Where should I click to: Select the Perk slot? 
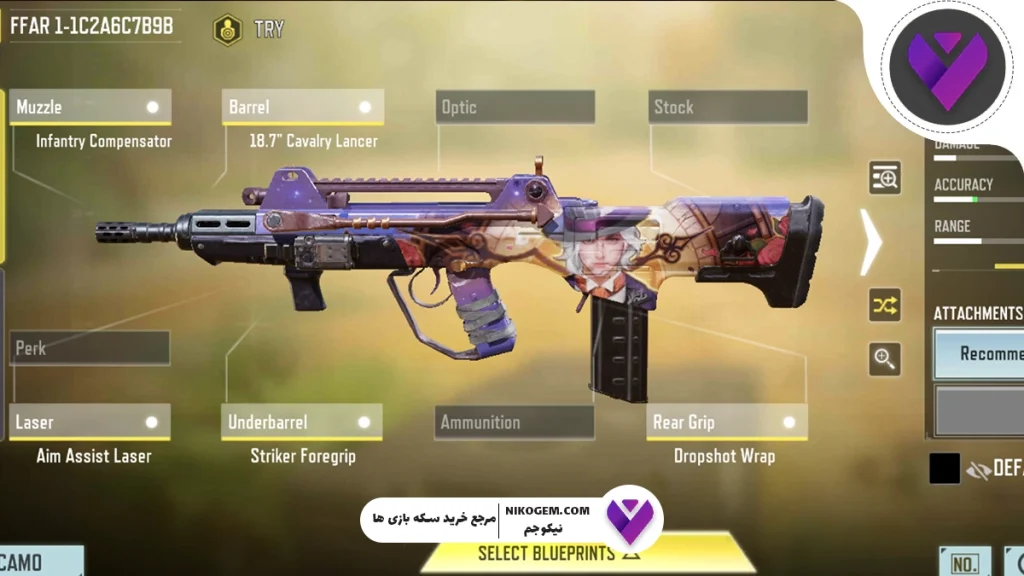(90, 348)
